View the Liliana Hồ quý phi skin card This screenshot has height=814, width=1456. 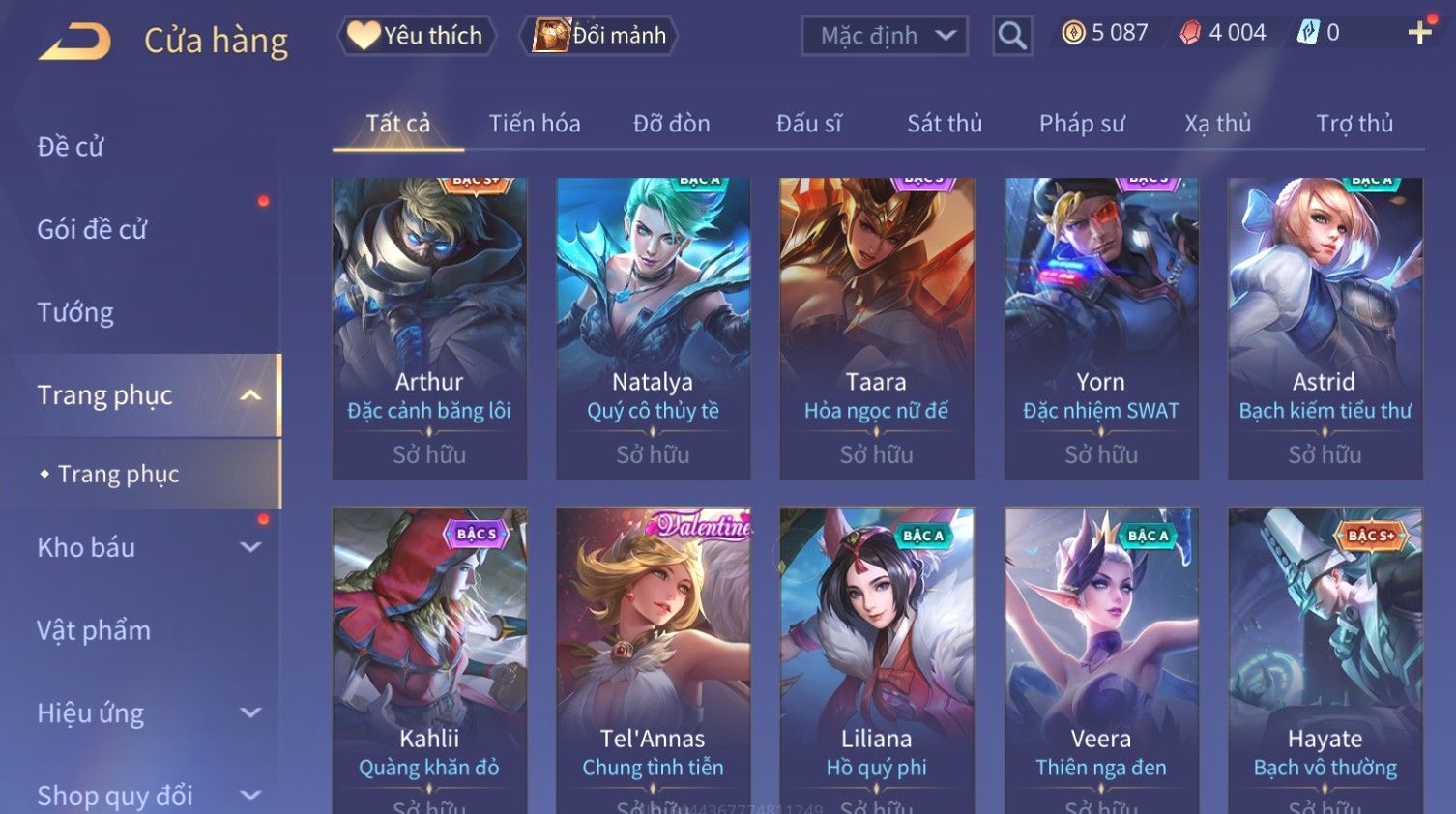pos(876,657)
